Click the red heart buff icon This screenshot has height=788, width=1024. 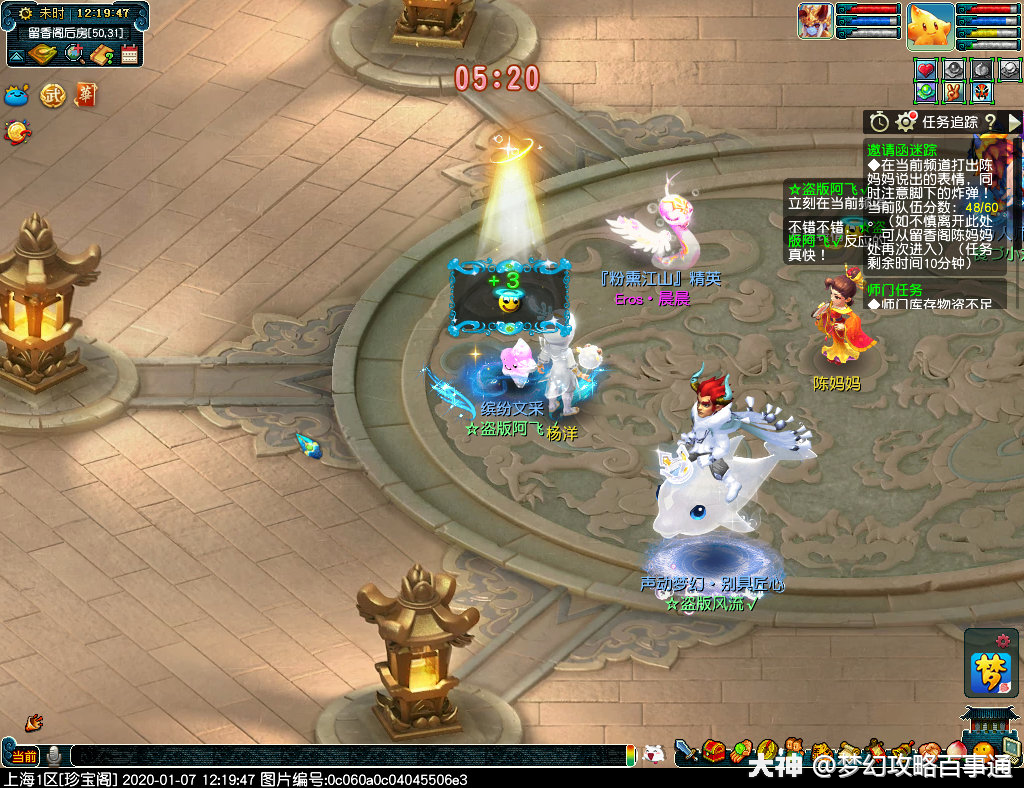coord(926,70)
